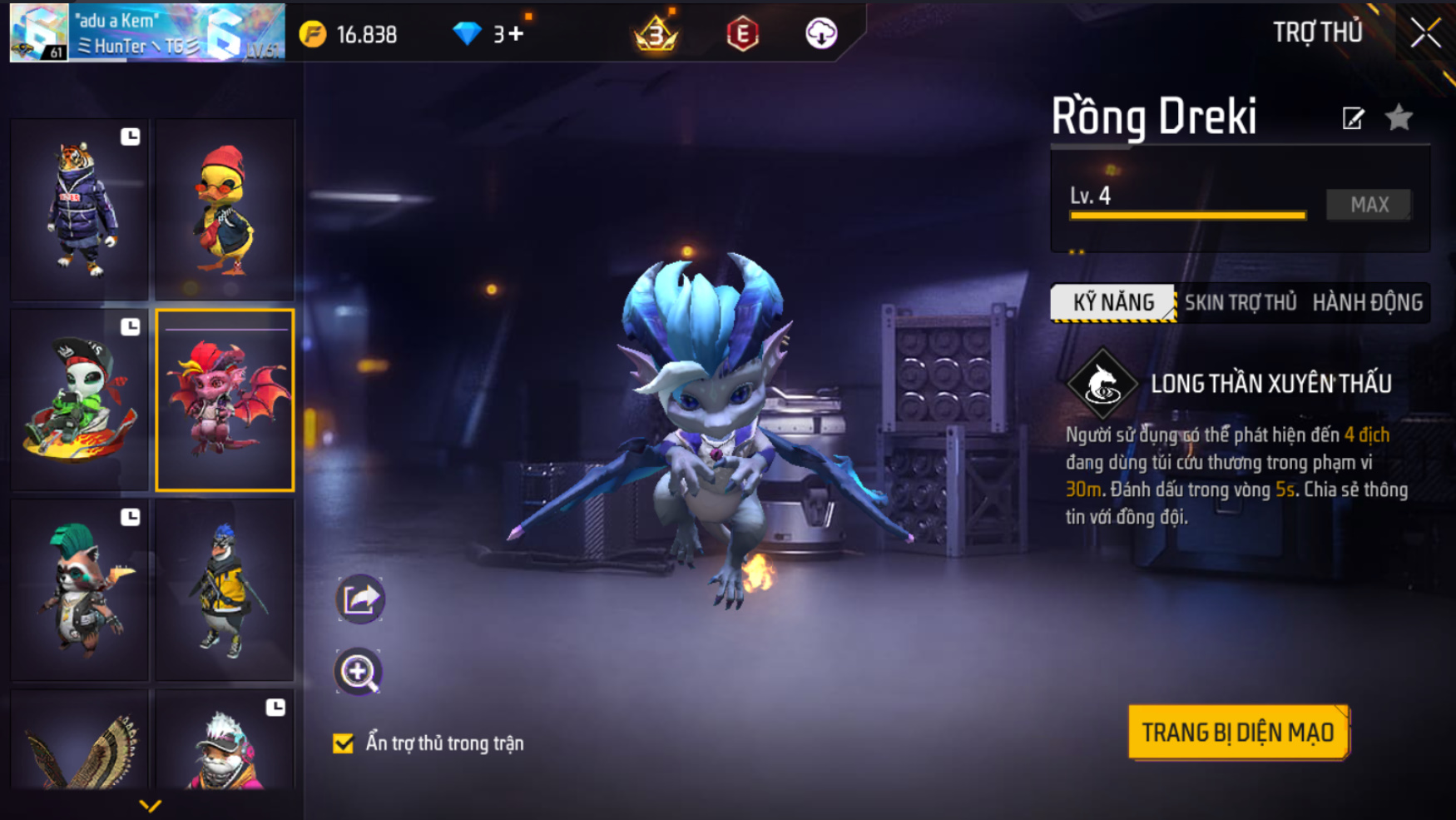1456x820 pixels.
Task: Open the HÀNH ĐỘNG tab
Action: 1367,302
